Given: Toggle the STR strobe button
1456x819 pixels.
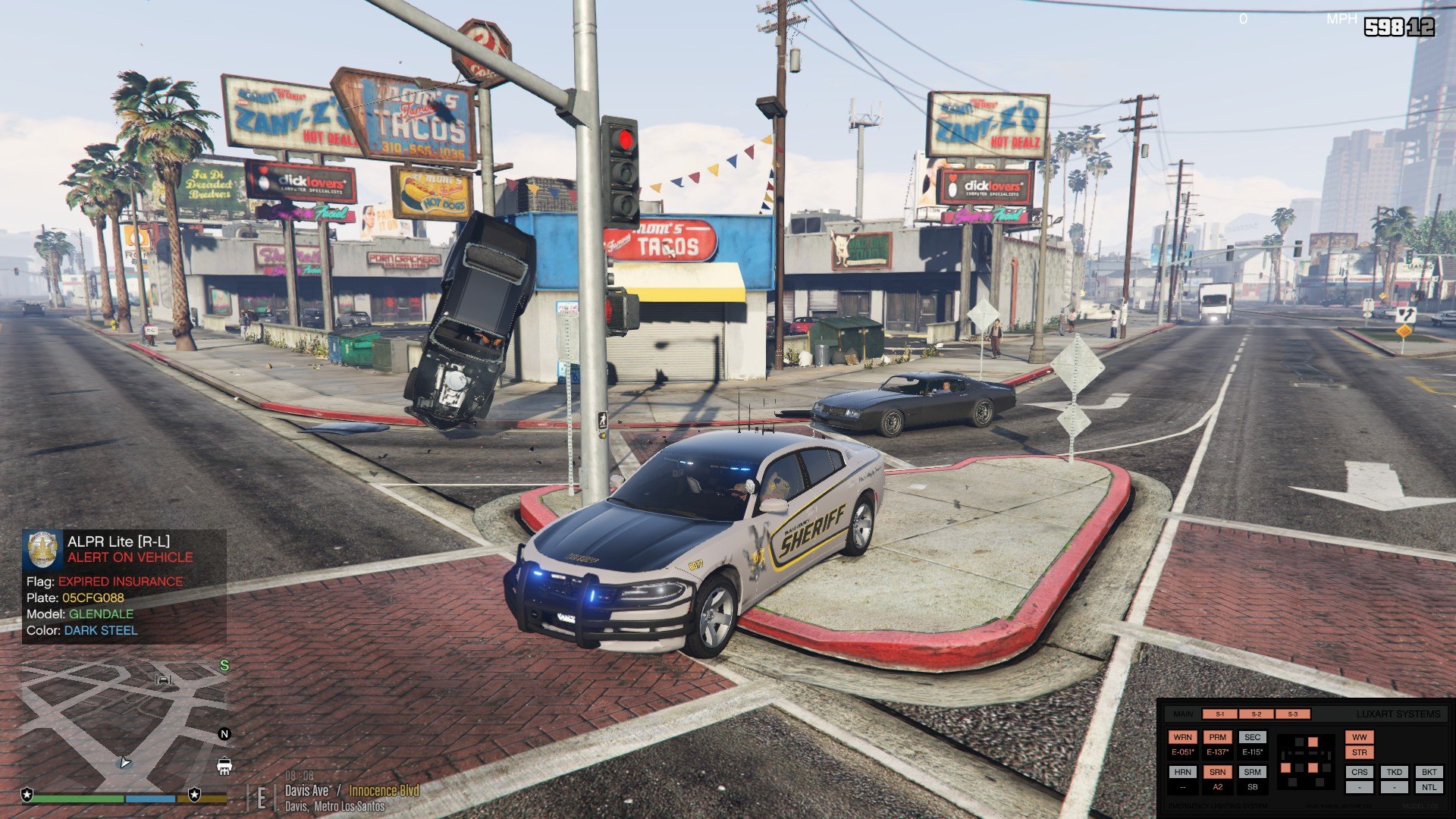Looking at the screenshot, I should coord(1359,753).
